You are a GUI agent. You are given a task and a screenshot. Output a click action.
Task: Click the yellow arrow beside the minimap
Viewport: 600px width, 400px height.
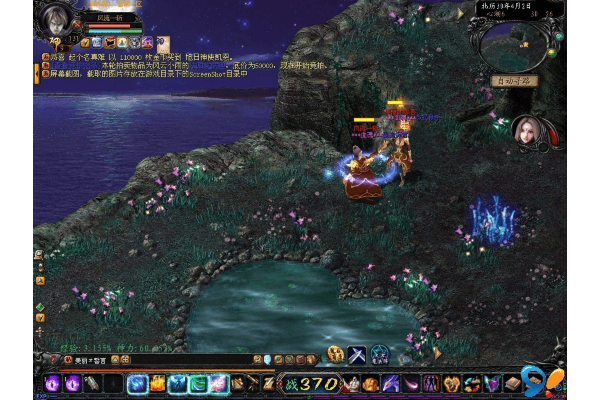point(462,14)
